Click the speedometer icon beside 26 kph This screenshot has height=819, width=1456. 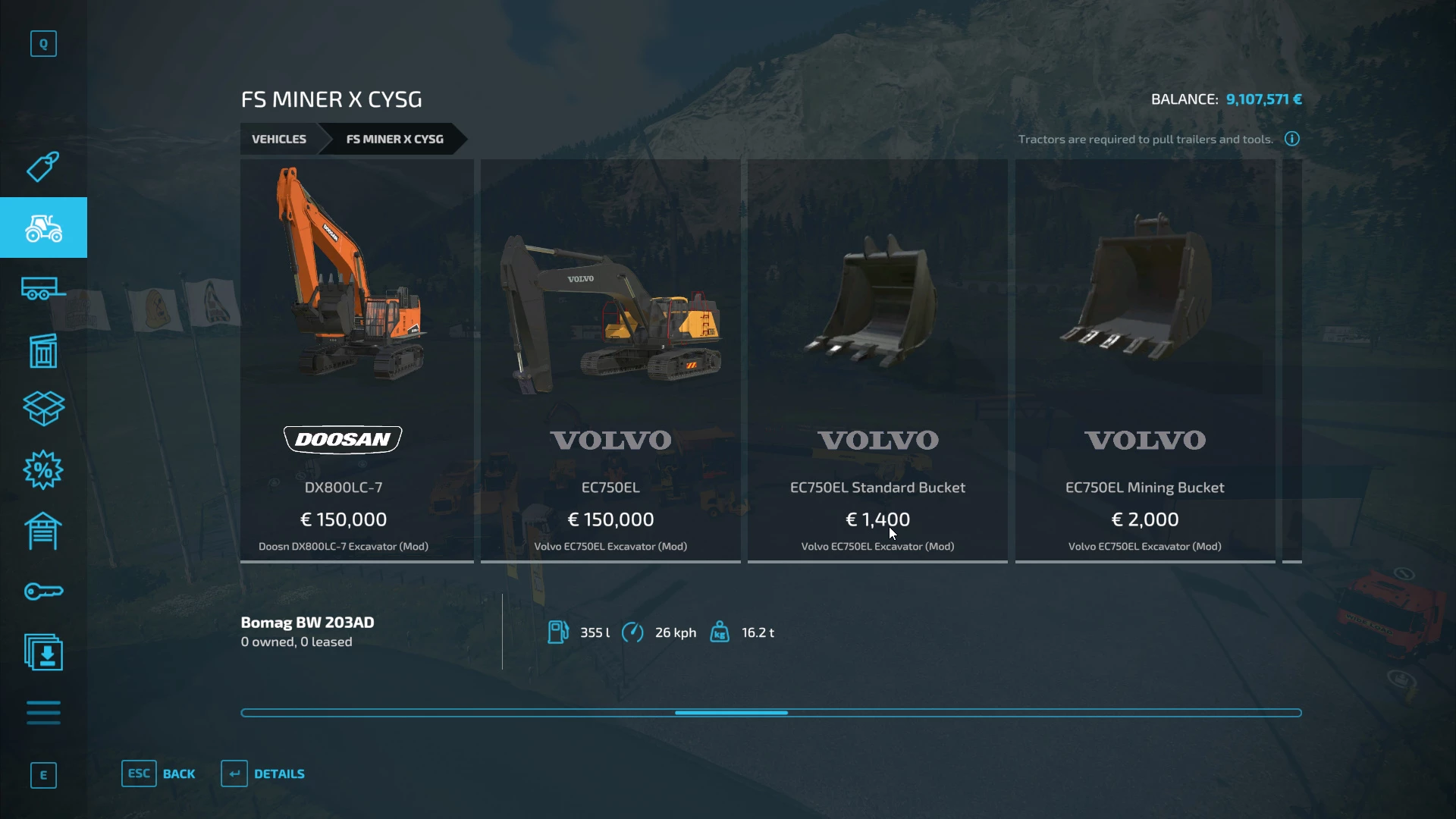tap(634, 632)
